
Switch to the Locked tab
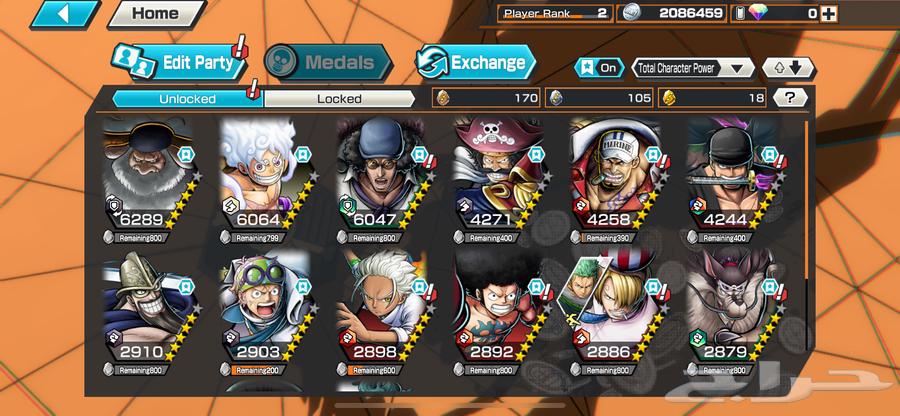(x=339, y=98)
